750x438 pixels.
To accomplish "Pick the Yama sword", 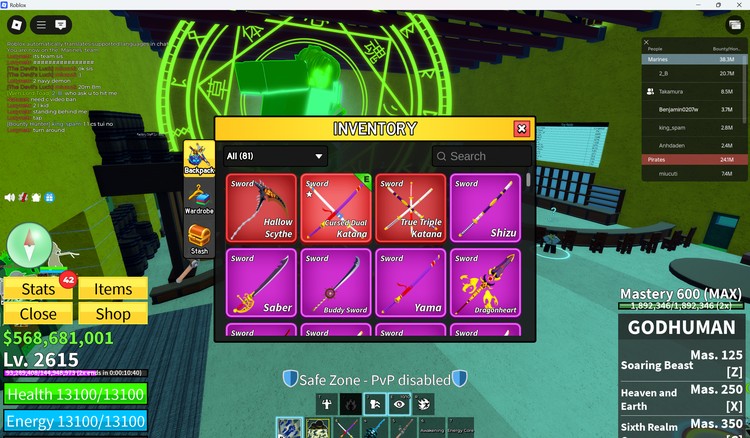I will click(411, 283).
